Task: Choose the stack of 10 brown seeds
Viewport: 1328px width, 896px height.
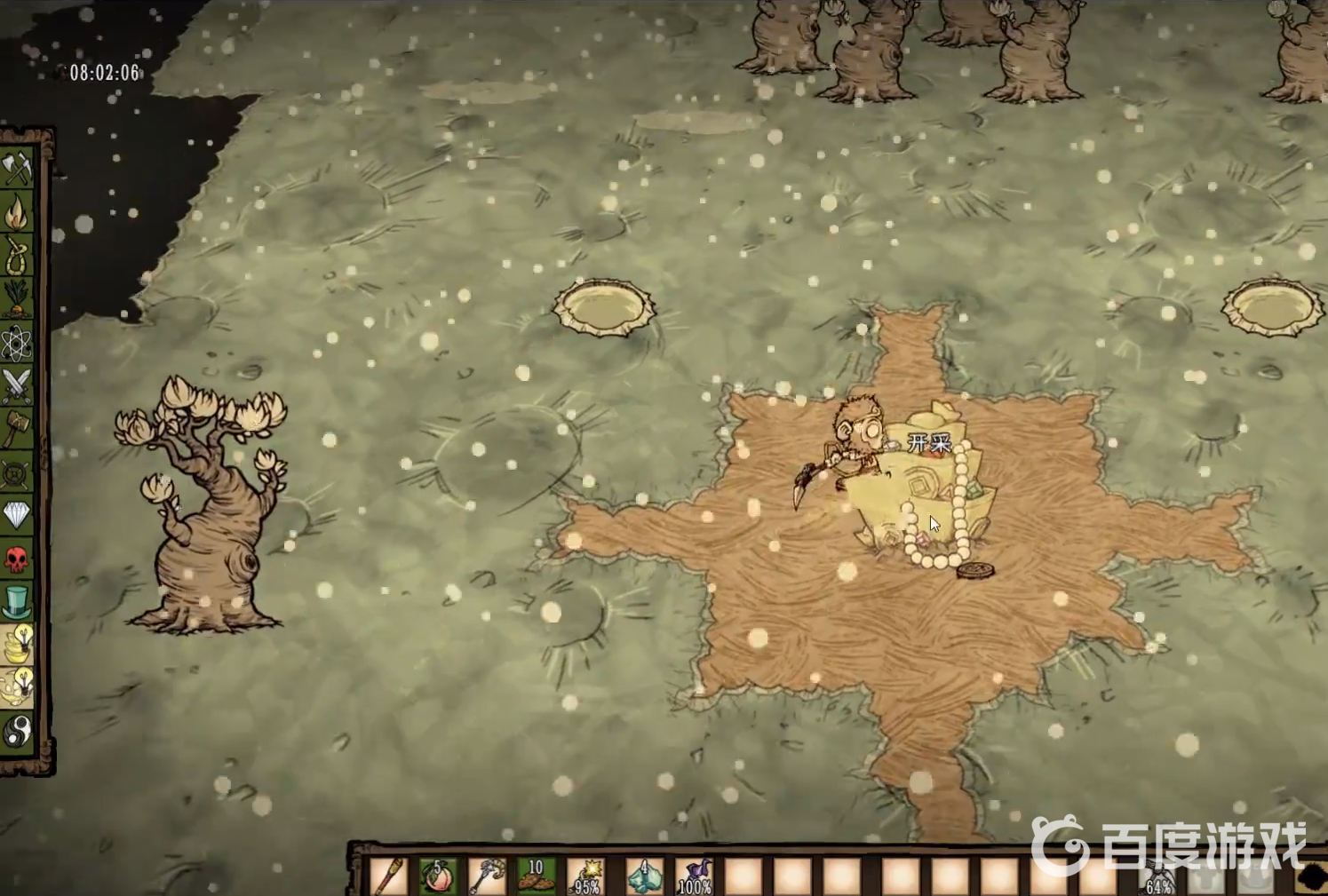Action: (536, 876)
